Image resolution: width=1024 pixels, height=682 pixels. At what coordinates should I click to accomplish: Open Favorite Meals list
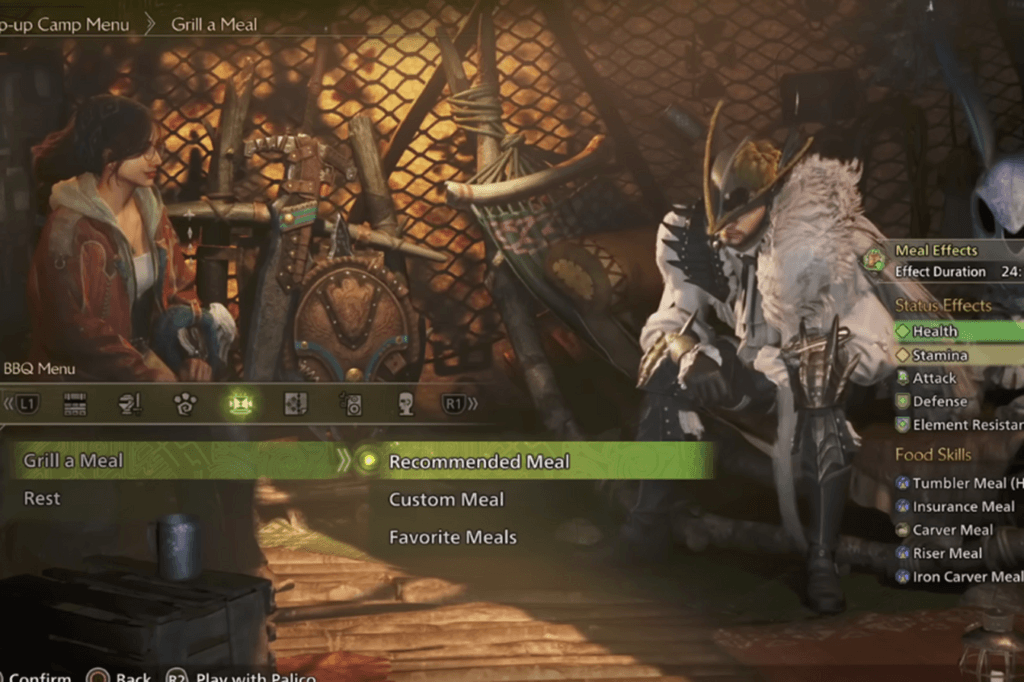point(452,537)
